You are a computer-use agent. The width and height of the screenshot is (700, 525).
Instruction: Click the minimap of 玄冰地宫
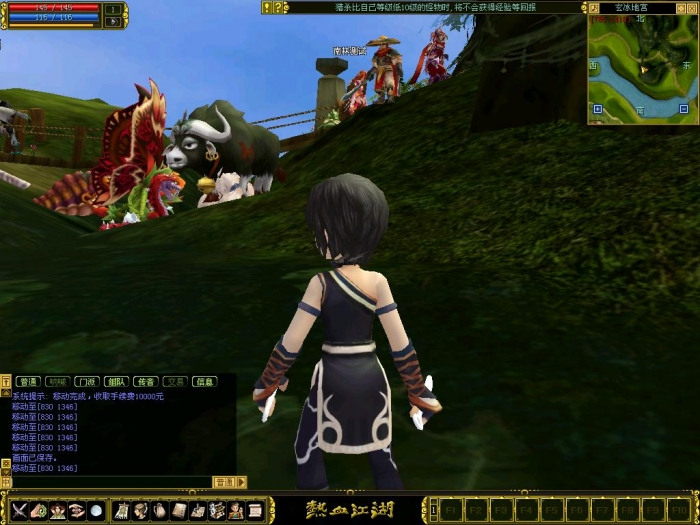tap(641, 68)
